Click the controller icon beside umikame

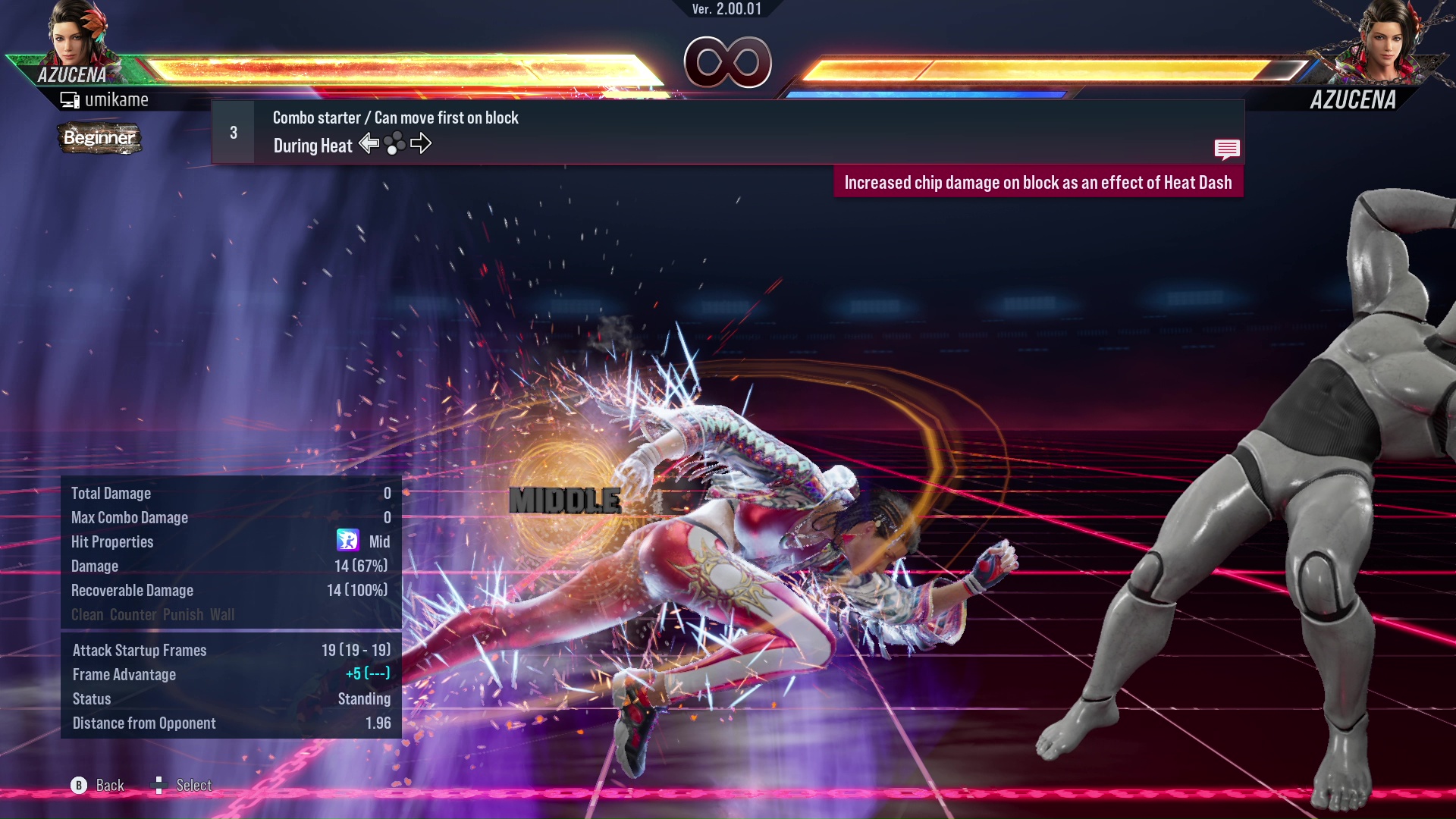(70, 99)
